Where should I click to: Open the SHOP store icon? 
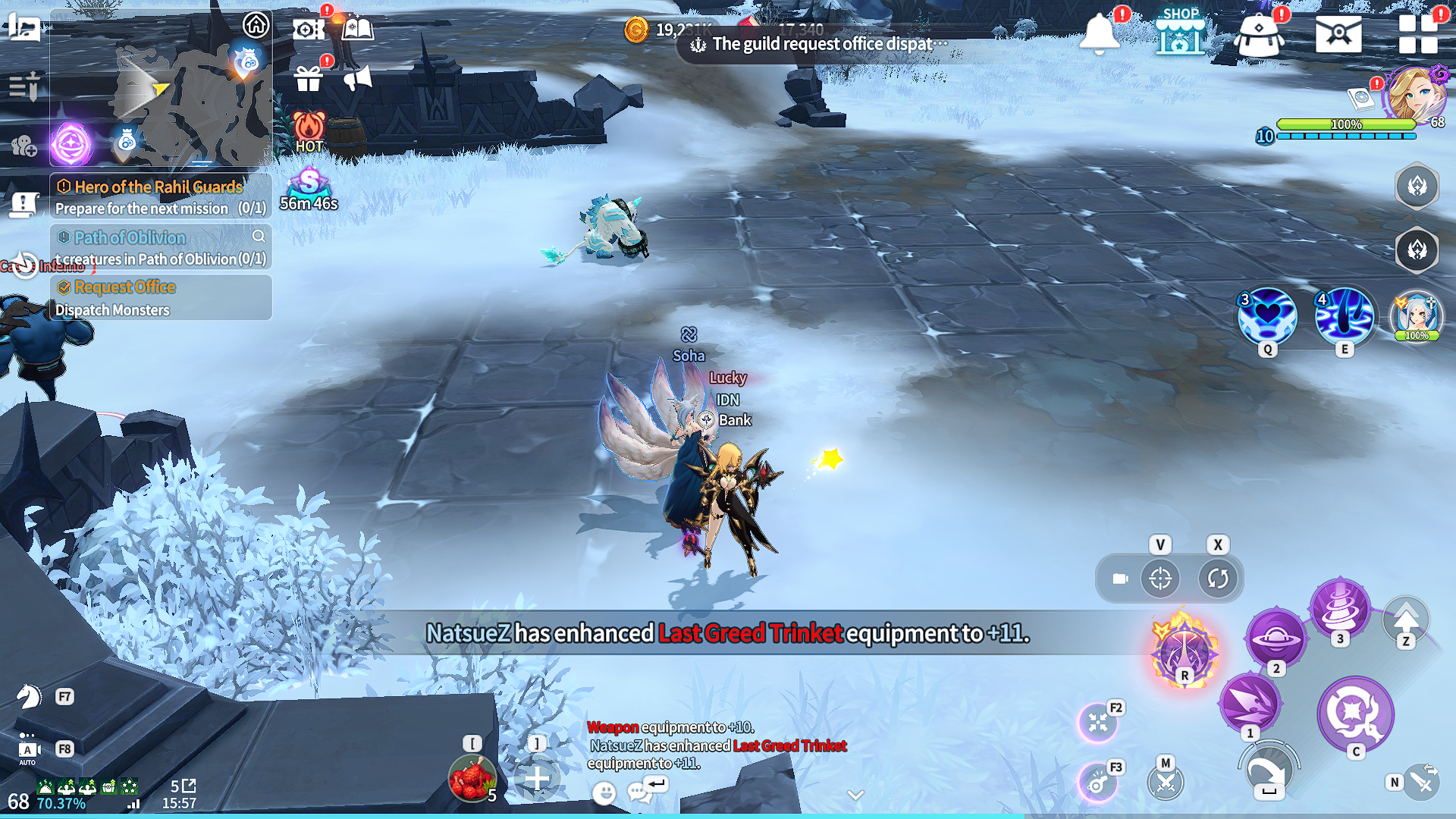click(x=1180, y=32)
